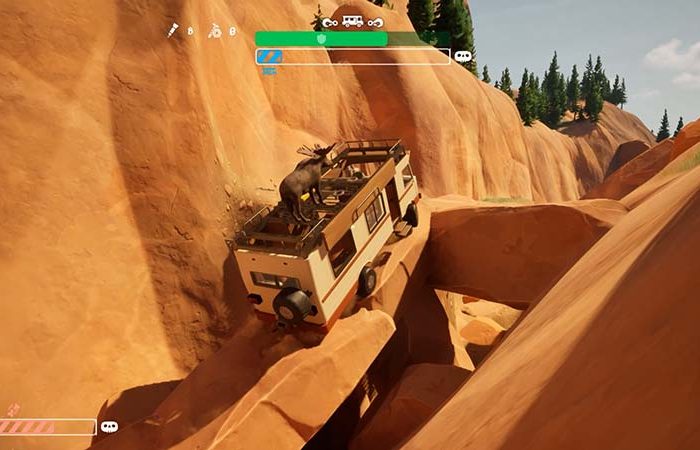
Task: Click the RV vehicle icon above green bar
Action: pos(352,21)
